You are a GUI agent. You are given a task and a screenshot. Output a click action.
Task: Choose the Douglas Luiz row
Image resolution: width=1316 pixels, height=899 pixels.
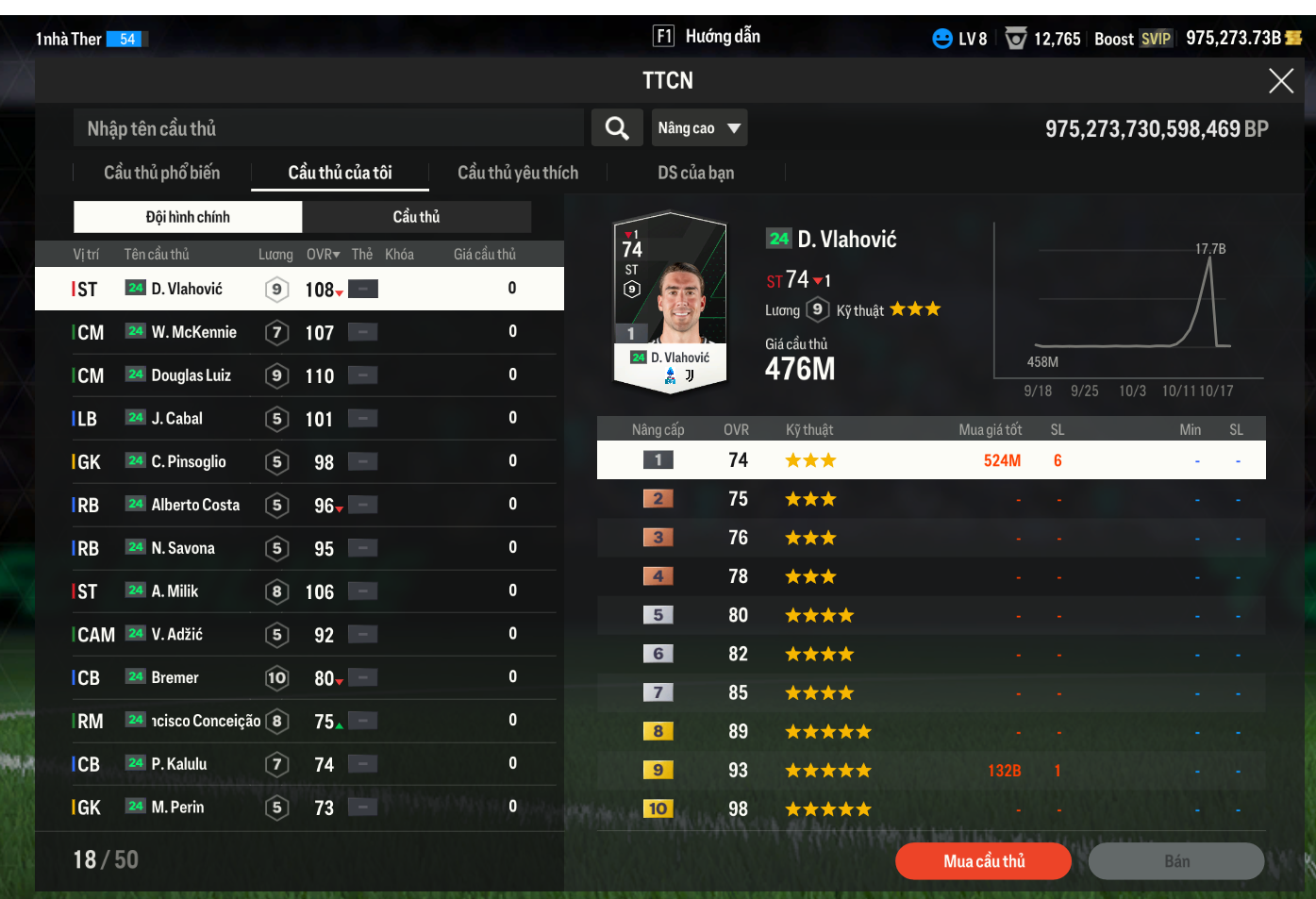192,375
